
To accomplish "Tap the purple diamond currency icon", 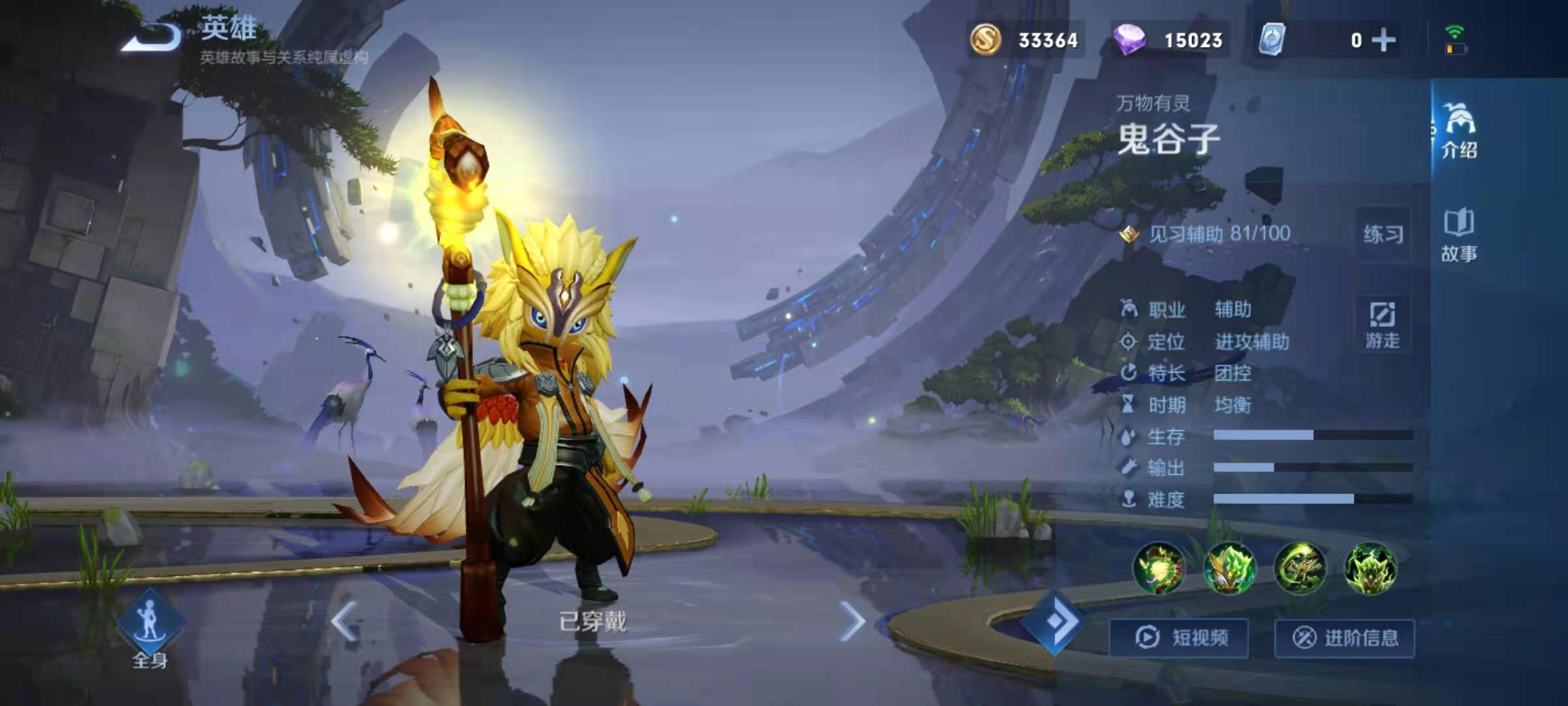I will click(1129, 40).
